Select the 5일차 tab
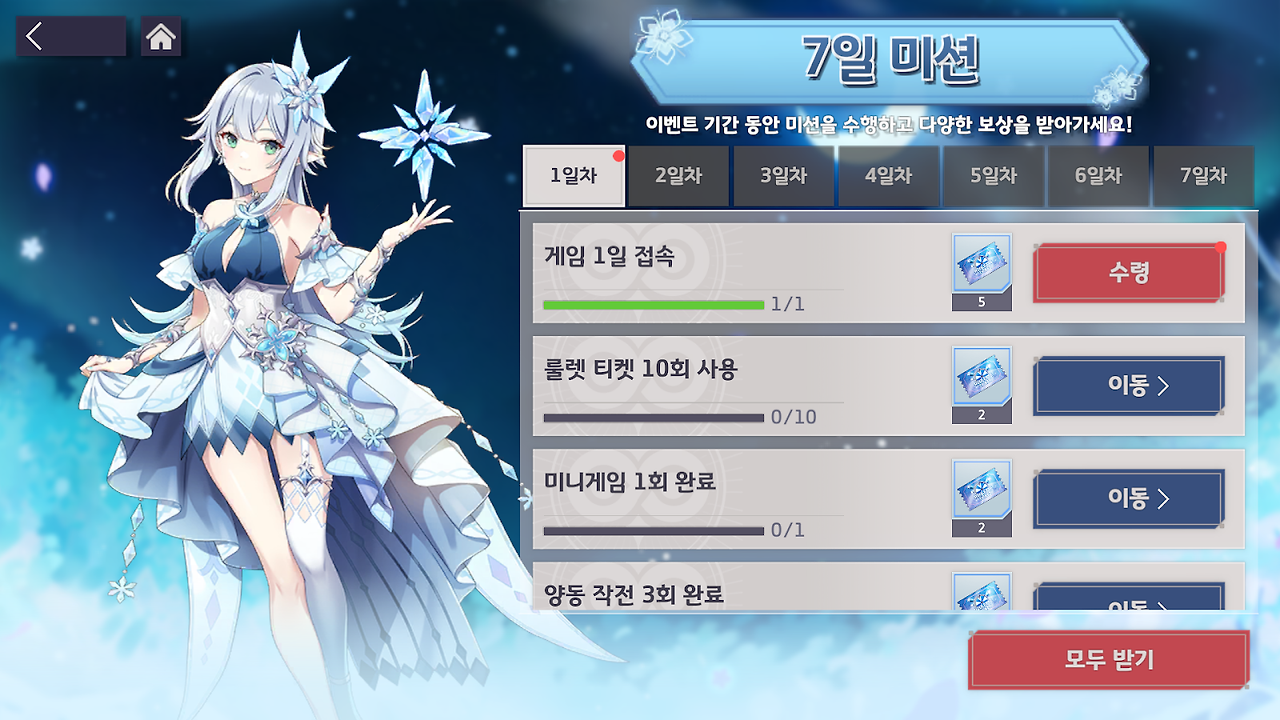This screenshot has height=720, width=1280. click(x=993, y=176)
